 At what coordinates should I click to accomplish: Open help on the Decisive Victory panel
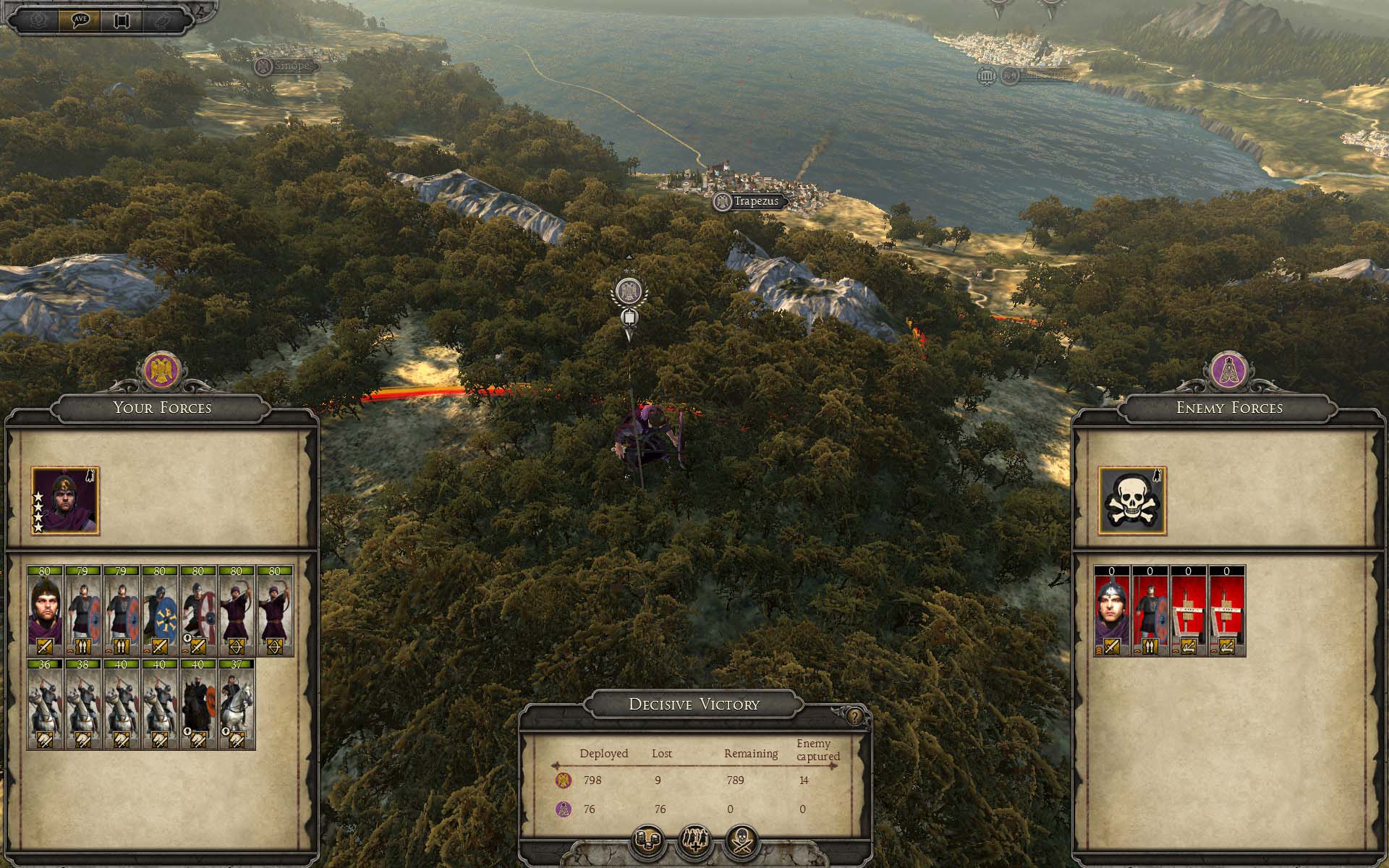(855, 717)
